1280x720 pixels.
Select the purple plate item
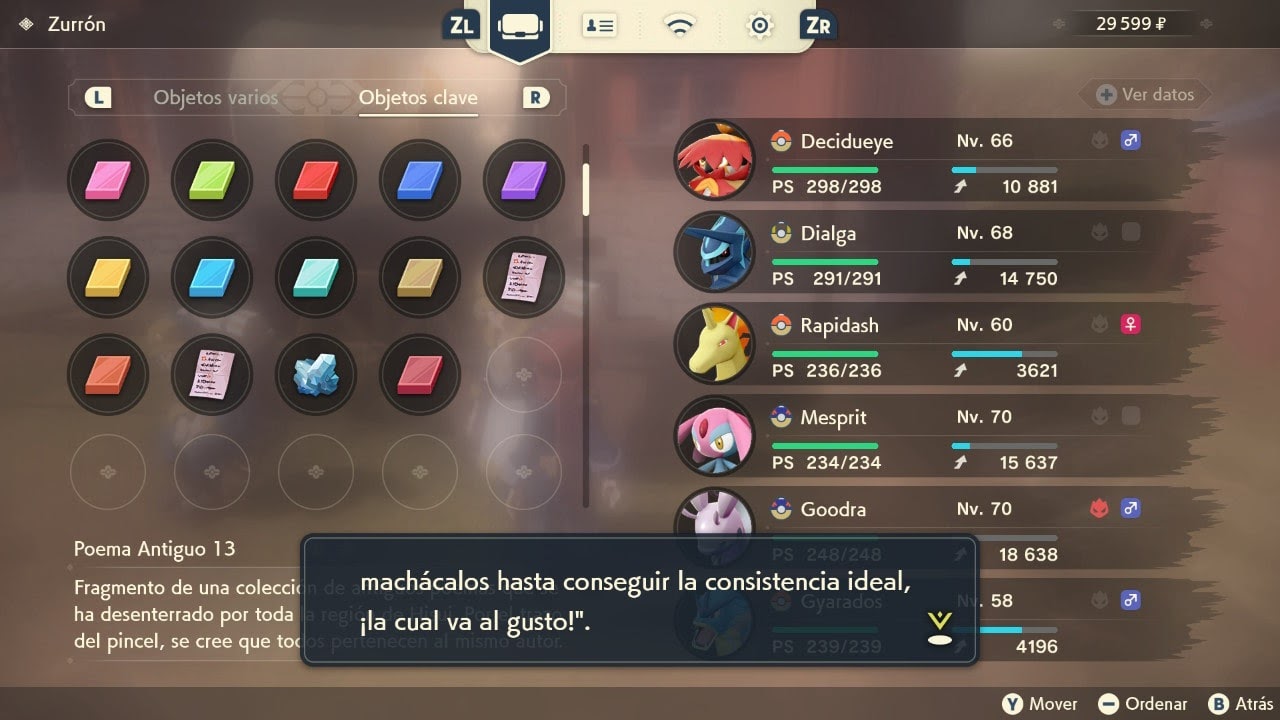[524, 181]
